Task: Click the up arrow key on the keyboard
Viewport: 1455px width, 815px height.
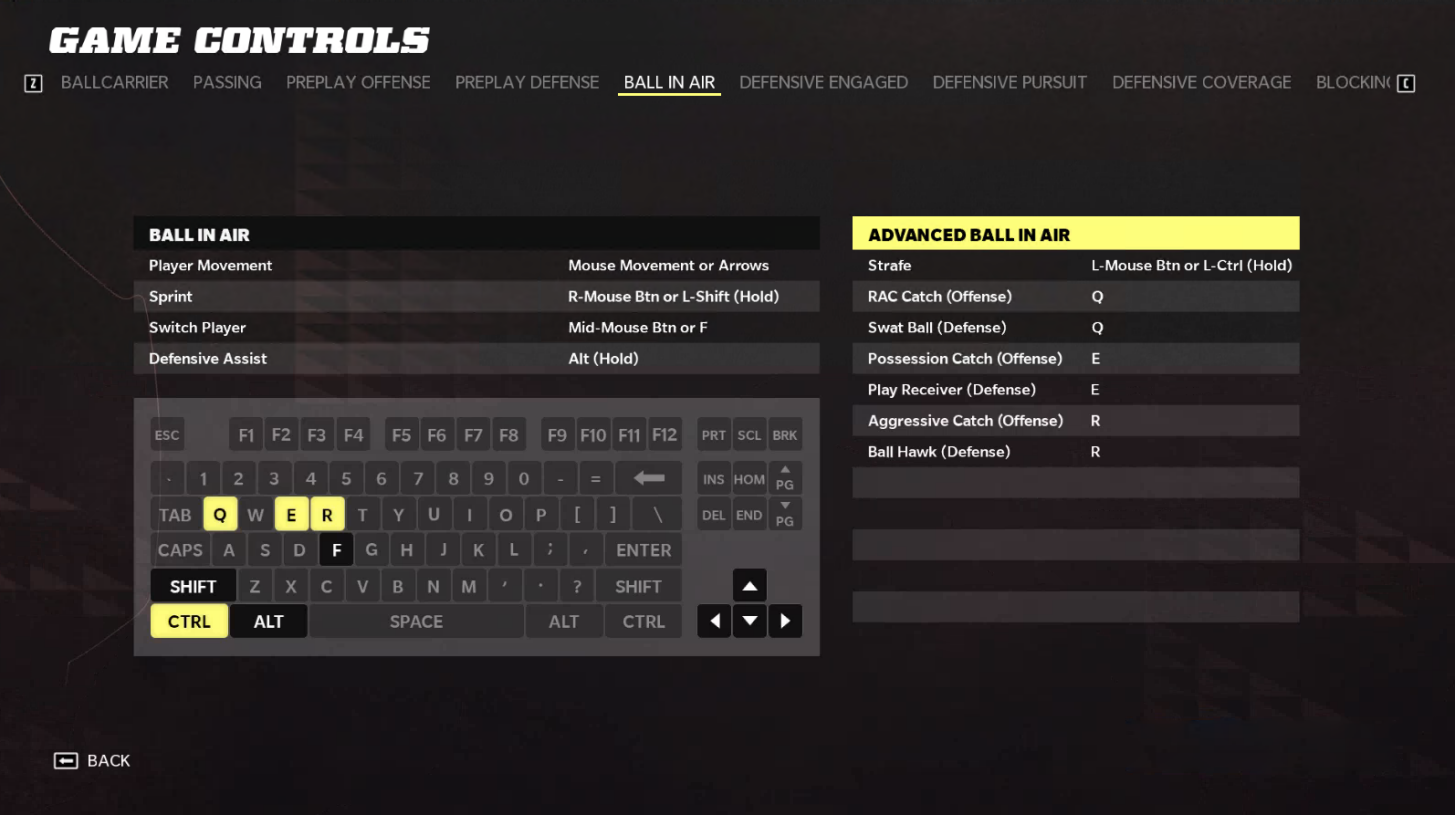Action: click(x=749, y=585)
